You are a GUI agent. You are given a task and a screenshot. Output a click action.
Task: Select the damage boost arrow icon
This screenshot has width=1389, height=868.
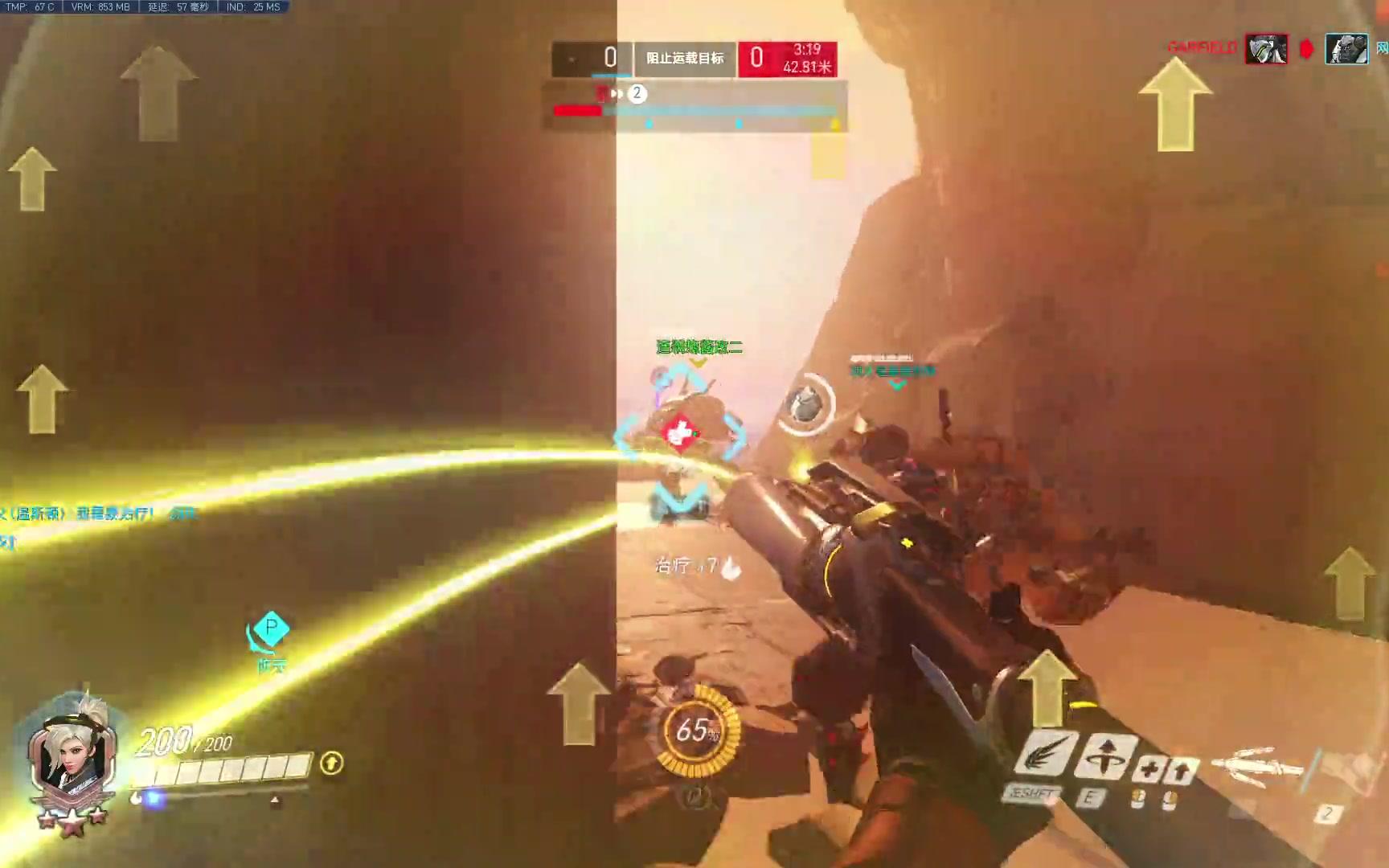pos(1180,772)
